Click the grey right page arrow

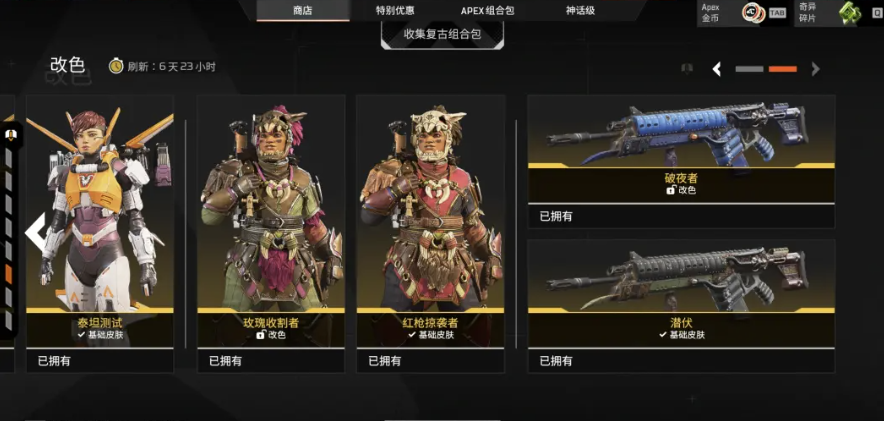815,69
